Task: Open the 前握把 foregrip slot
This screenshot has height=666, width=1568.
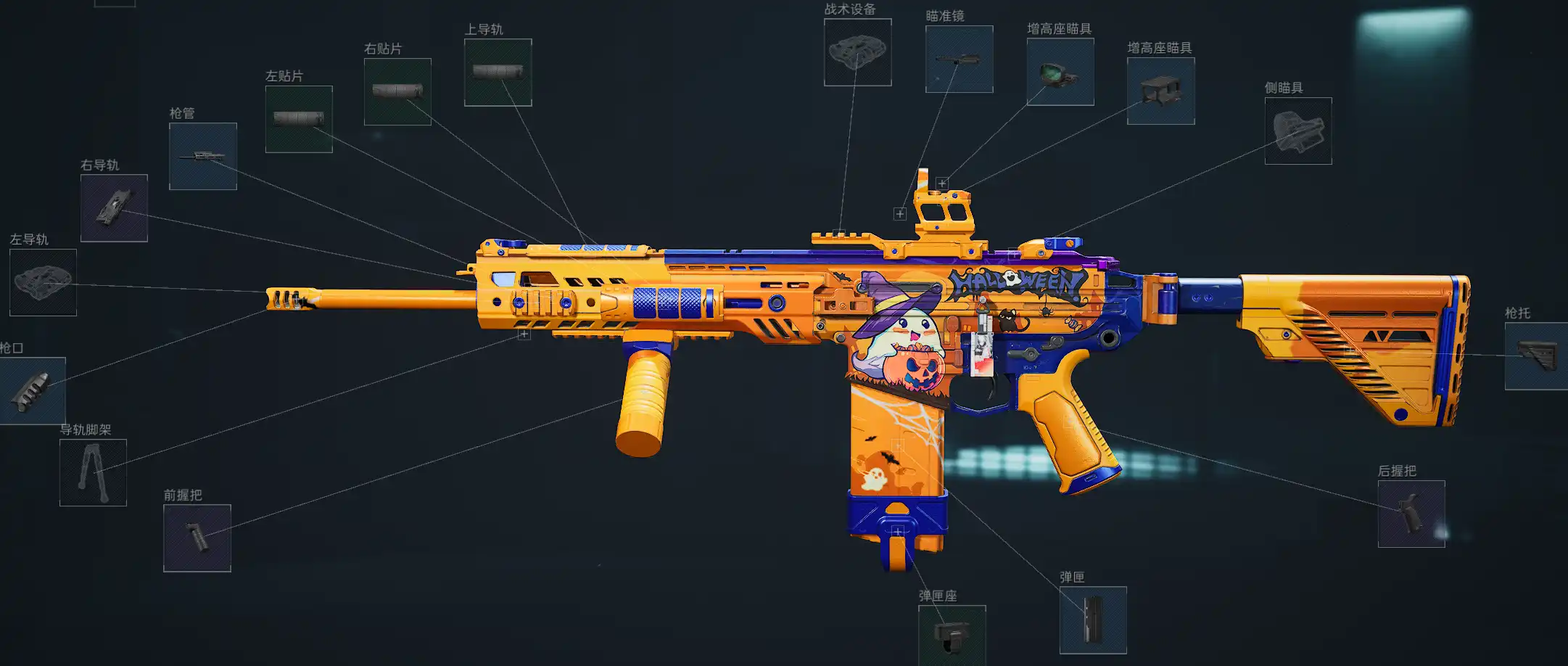Action: pyautogui.click(x=197, y=538)
